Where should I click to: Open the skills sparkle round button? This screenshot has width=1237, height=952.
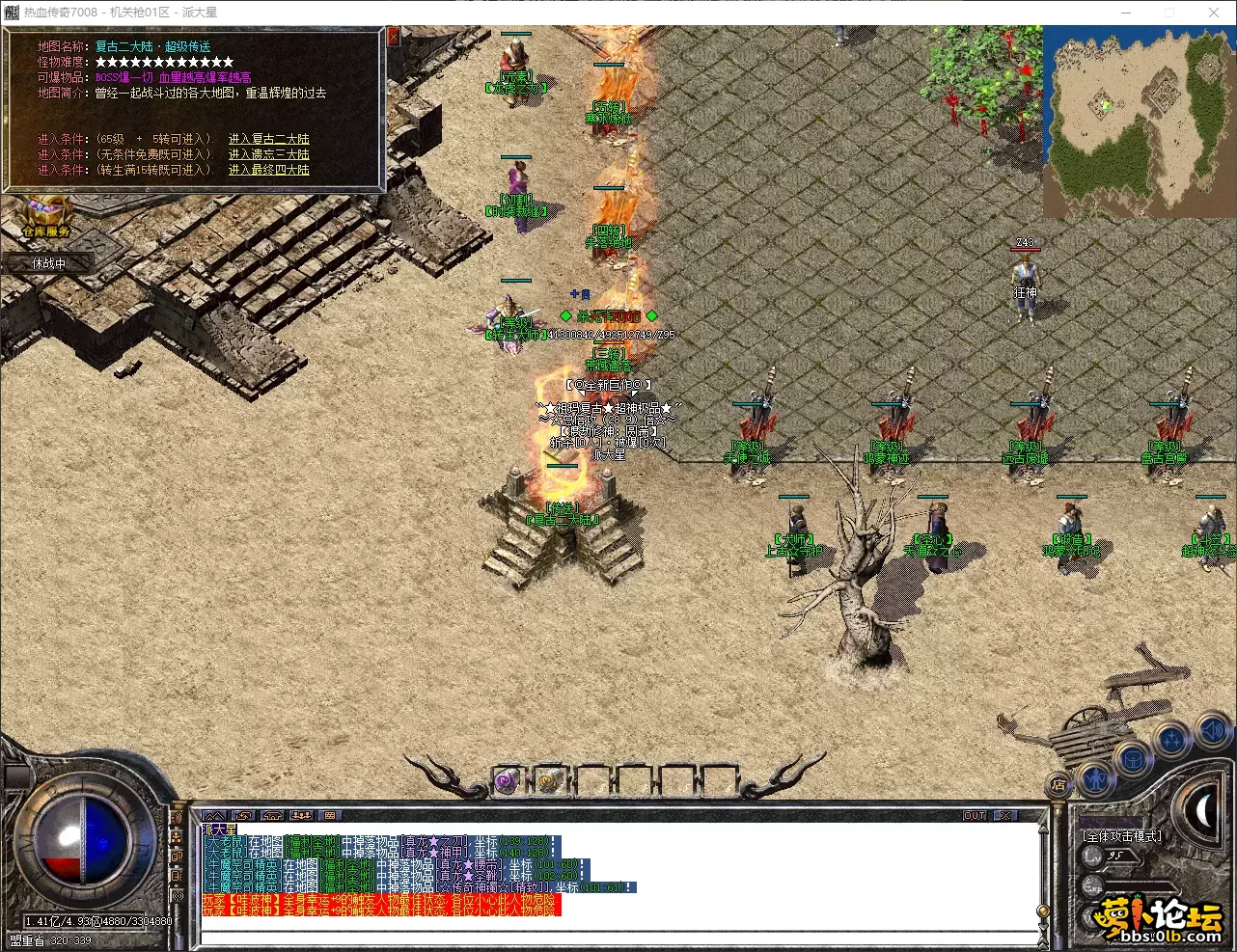point(1172,741)
